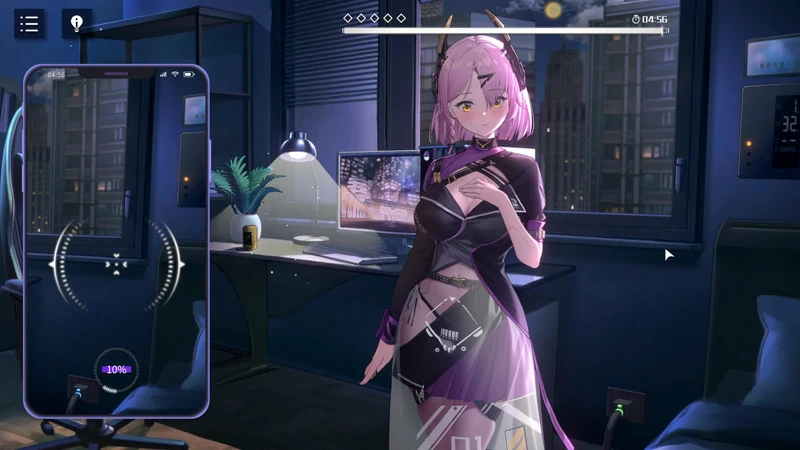Show a hint with the lightbulb icon
Screen dimensions: 800x450
76,24
